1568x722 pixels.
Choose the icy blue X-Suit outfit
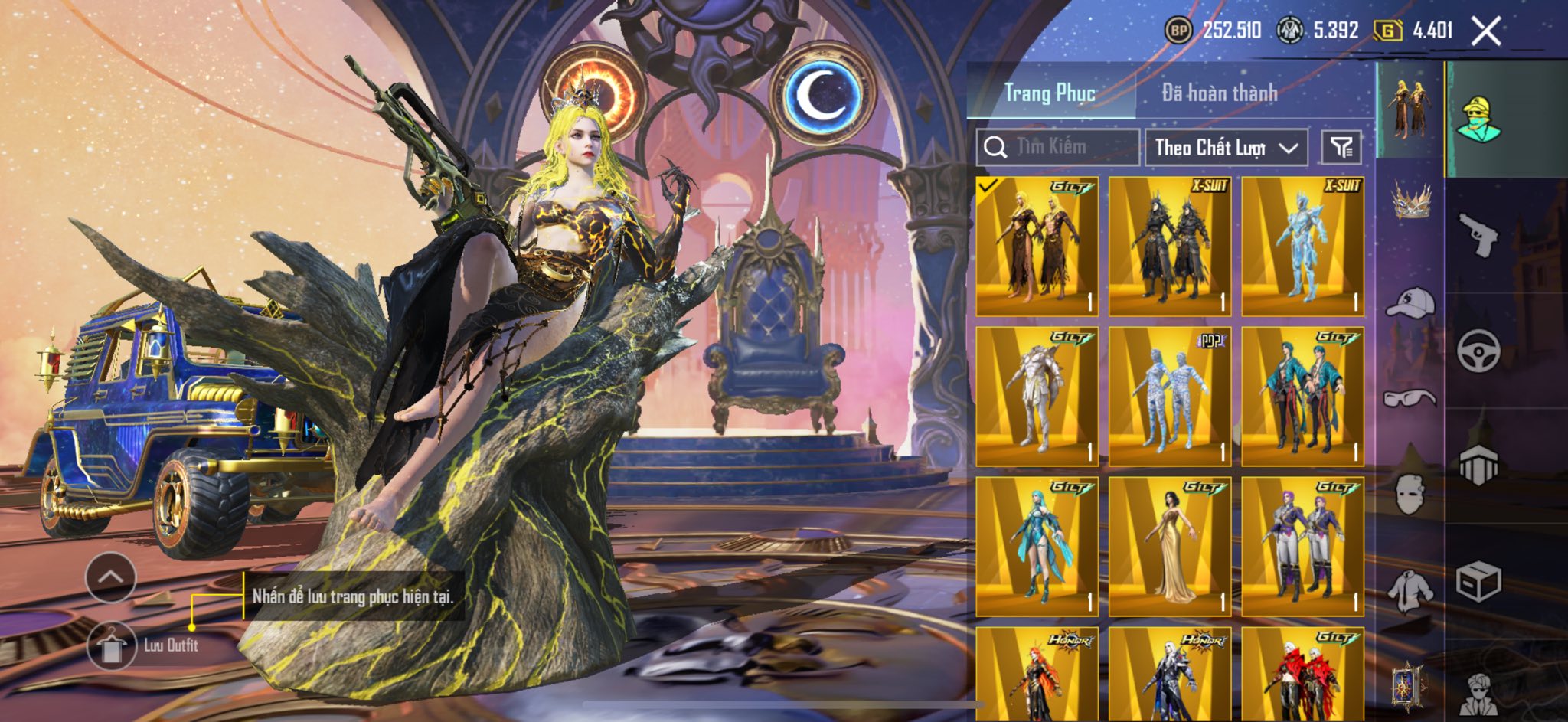click(1302, 246)
